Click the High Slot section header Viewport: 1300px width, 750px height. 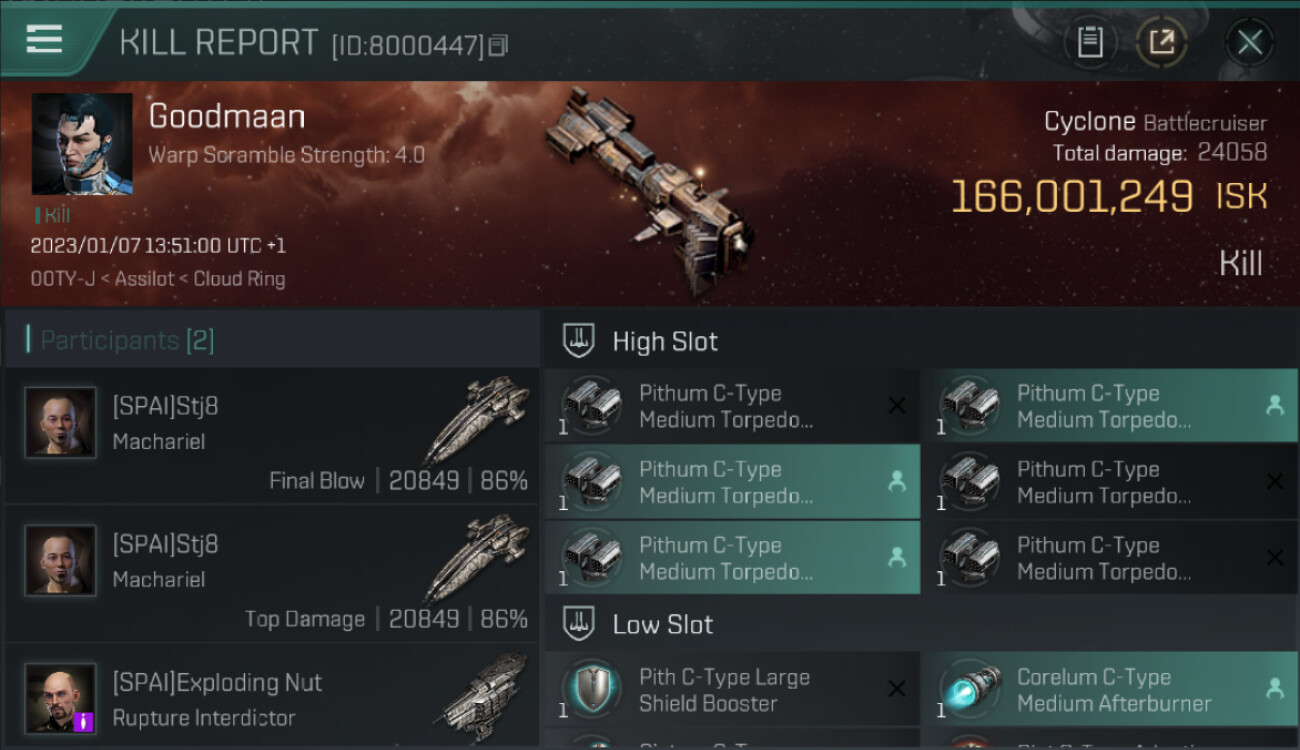(x=665, y=341)
